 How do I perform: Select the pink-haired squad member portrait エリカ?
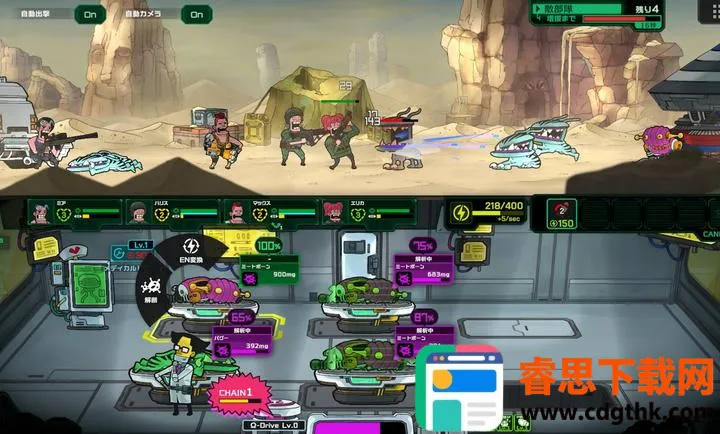coord(333,211)
